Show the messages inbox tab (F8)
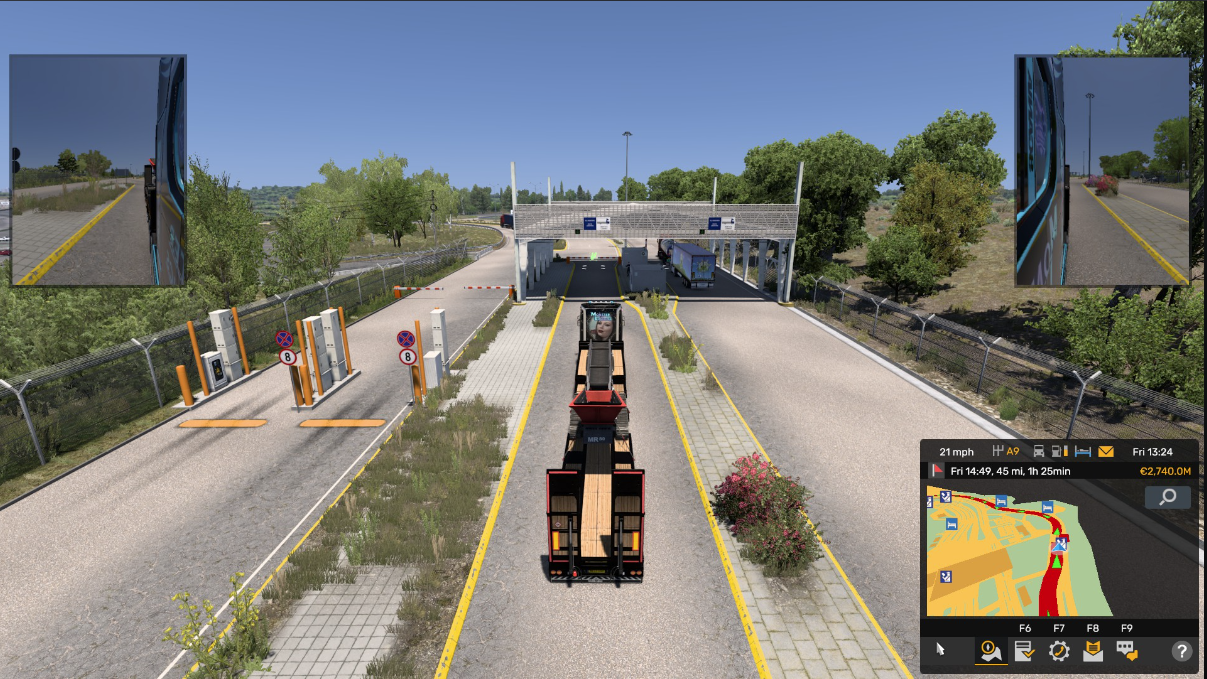The width and height of the screenshot is (1207, 679). [x=1093, y=651]
